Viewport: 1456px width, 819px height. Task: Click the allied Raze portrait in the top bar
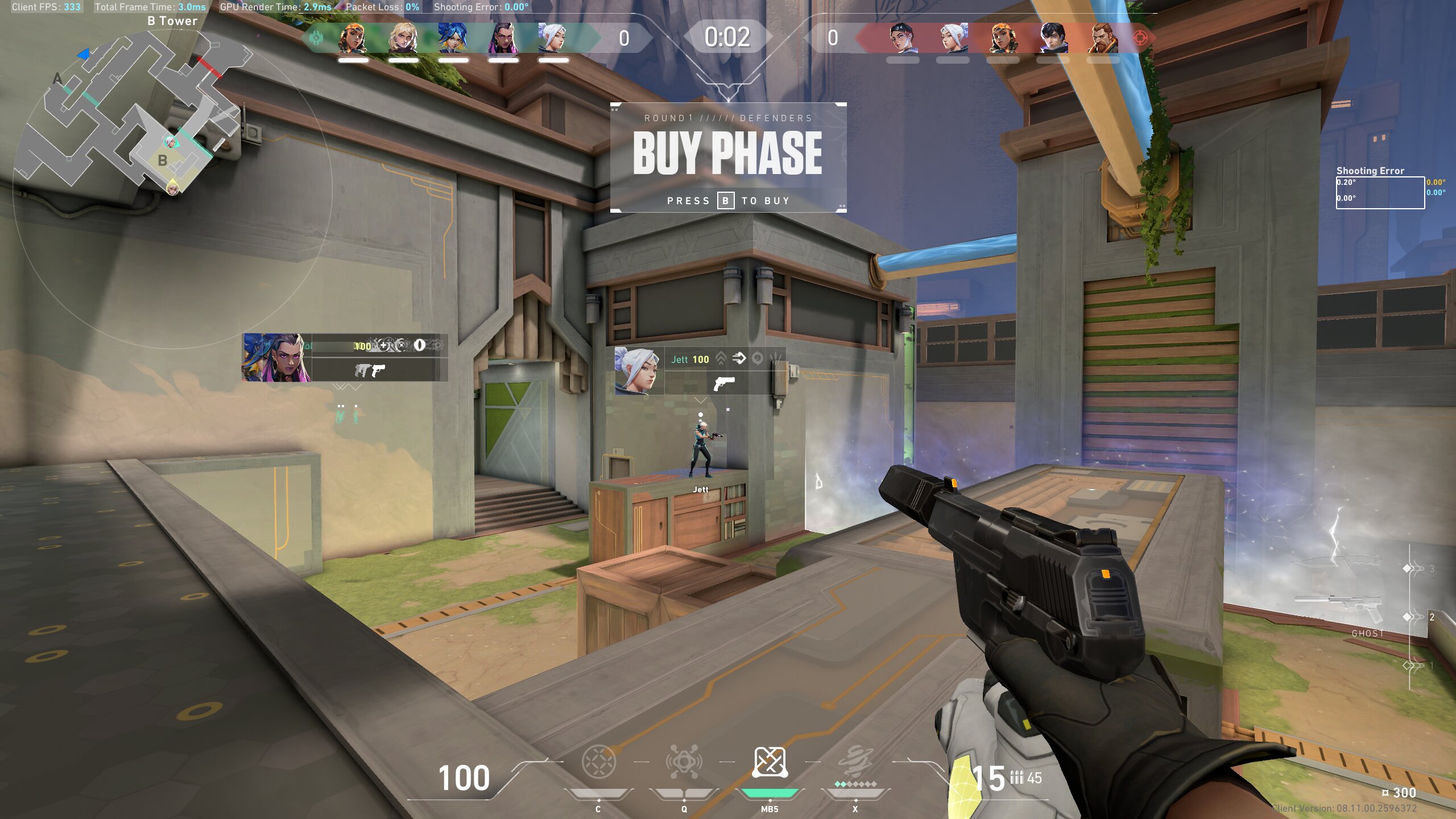(353, 39)
